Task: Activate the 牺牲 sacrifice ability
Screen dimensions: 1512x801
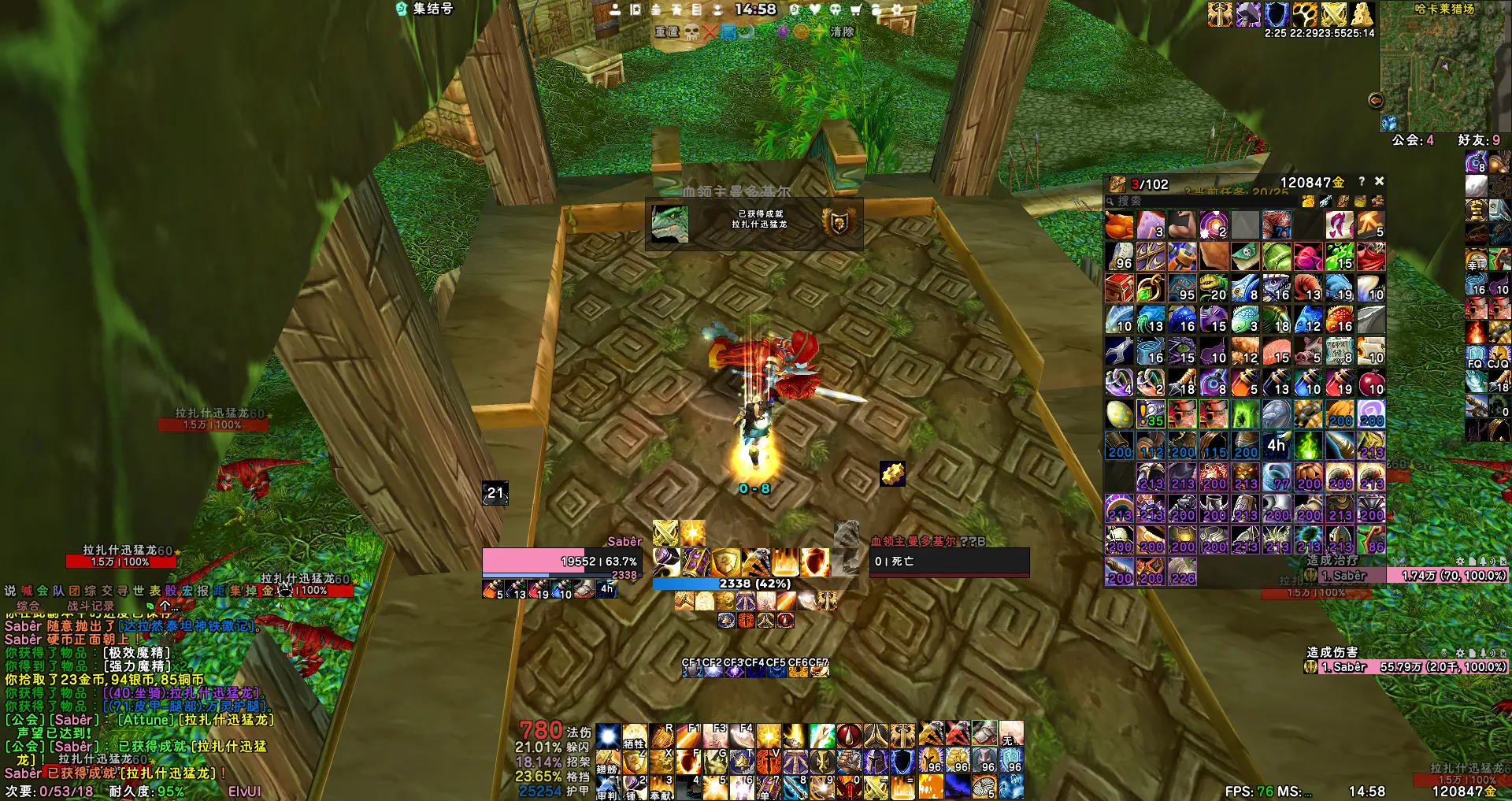Action: tap(634, 736)
